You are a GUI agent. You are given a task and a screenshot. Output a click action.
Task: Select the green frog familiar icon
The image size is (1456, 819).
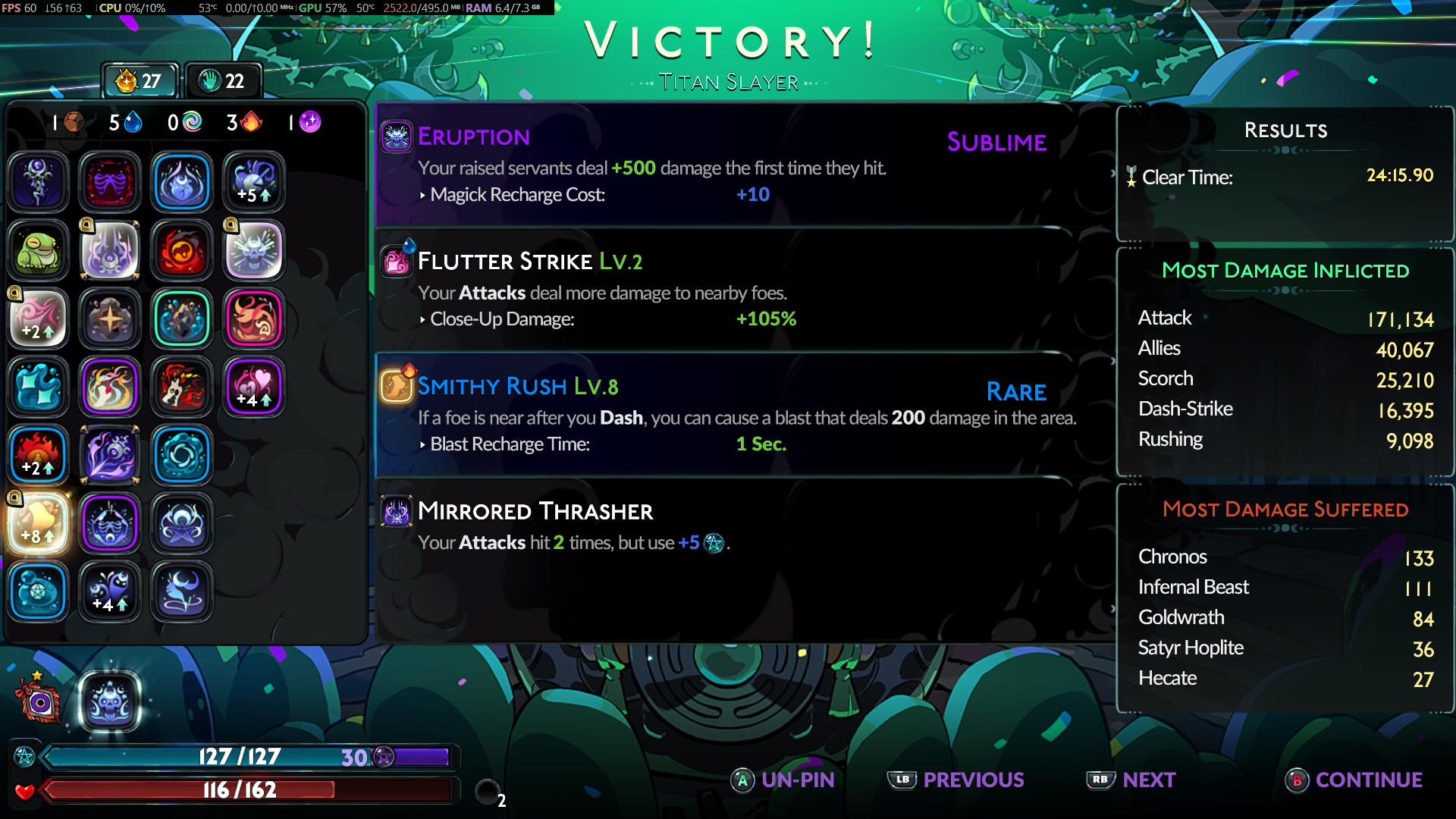point(38,250)
